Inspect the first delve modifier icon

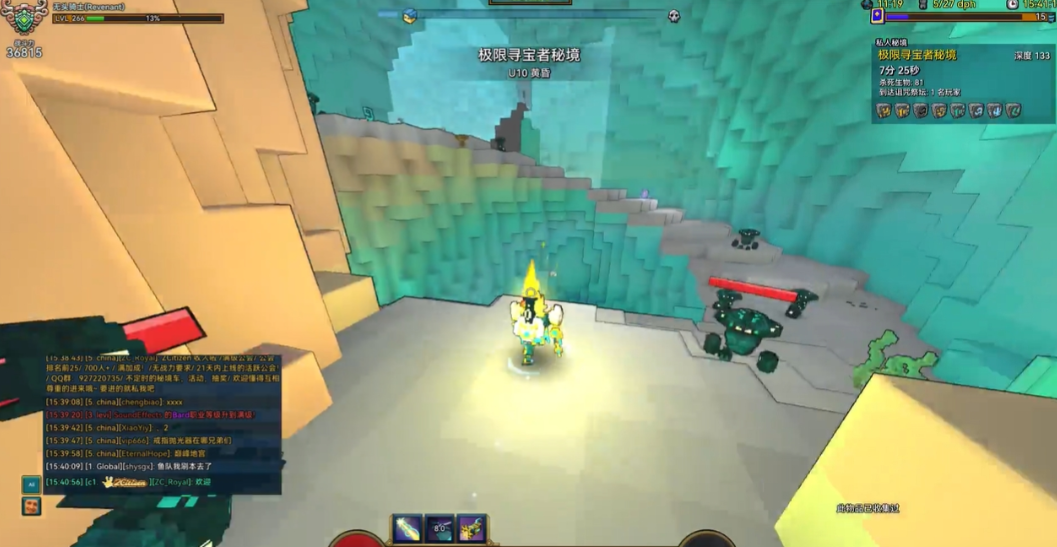(884, 111)
